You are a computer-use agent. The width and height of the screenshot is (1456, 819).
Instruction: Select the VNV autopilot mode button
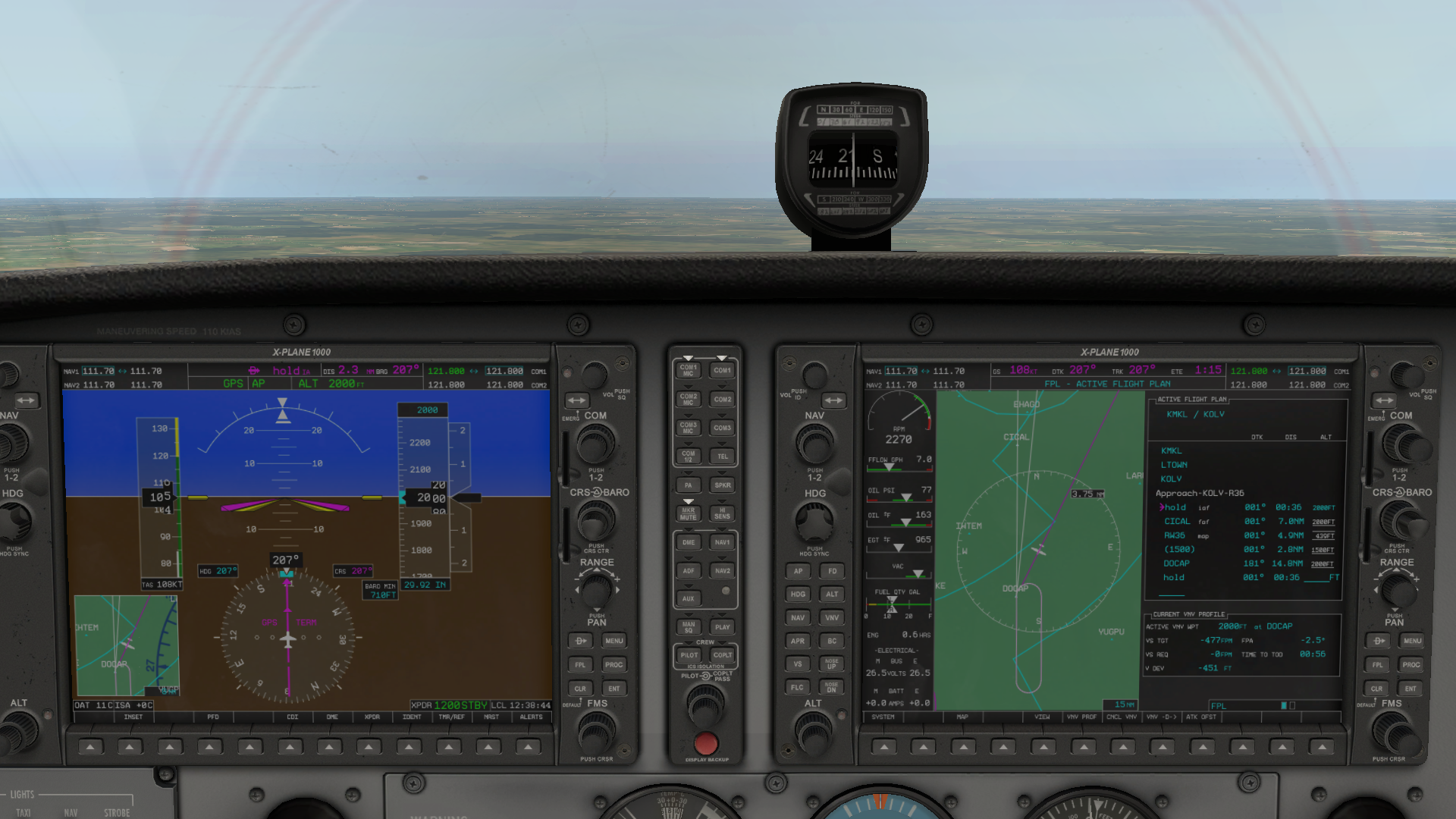[832, 617]
